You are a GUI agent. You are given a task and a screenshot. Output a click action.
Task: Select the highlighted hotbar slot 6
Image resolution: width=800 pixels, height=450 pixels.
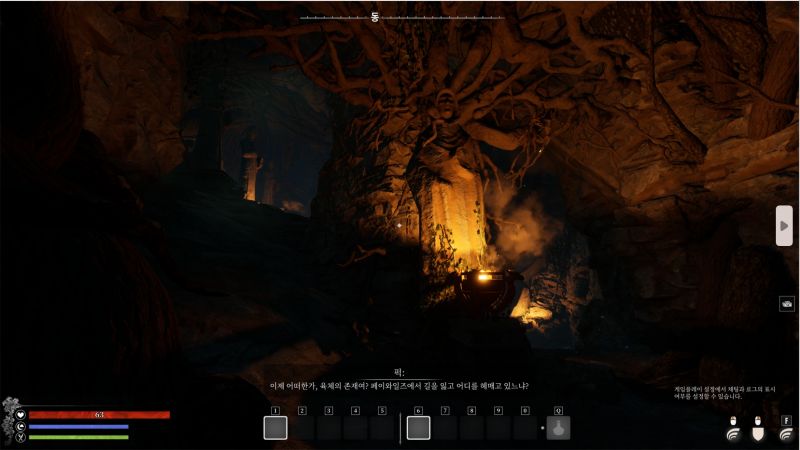419,428
